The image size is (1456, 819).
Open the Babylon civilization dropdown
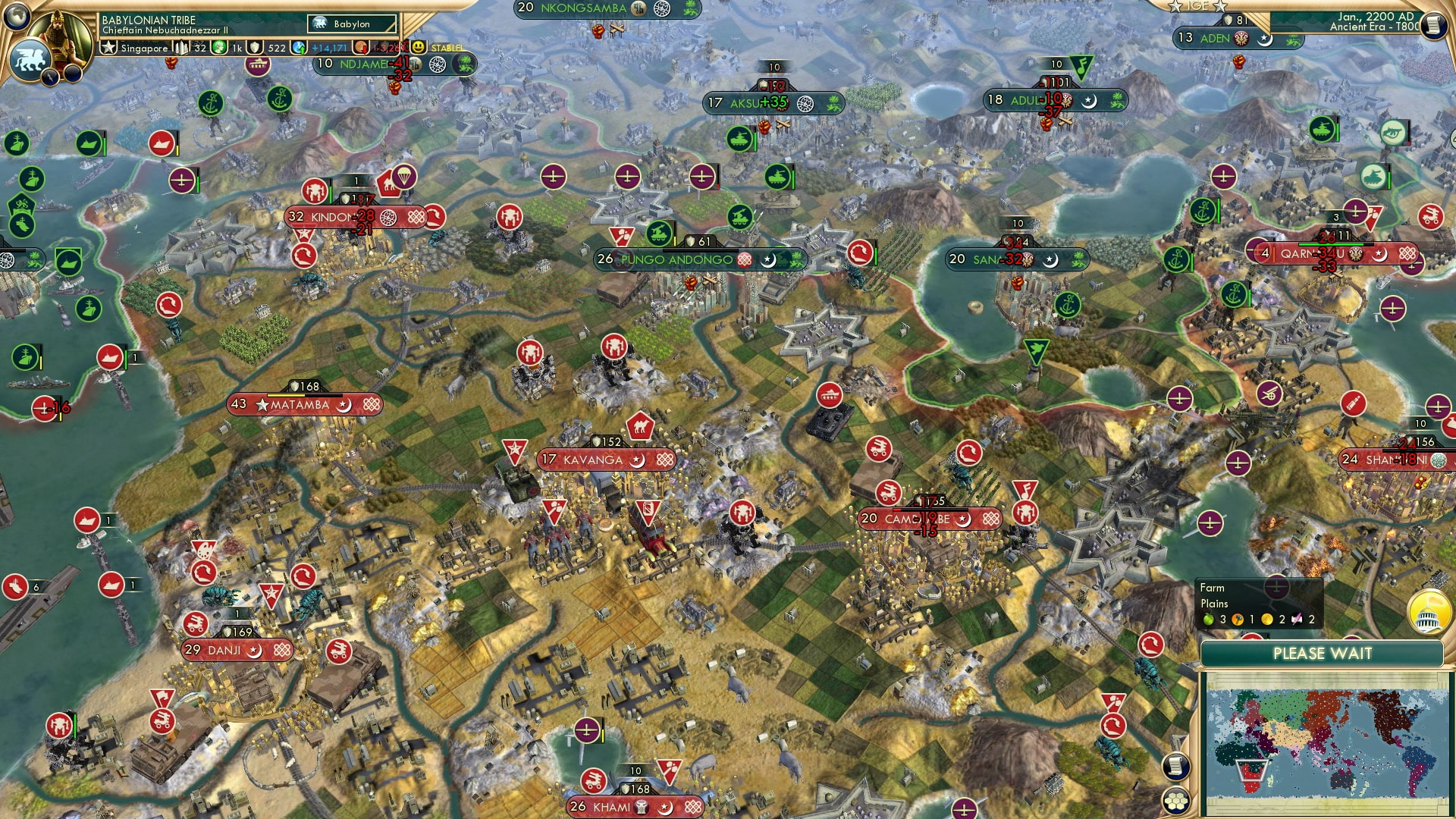coord(350,24)
